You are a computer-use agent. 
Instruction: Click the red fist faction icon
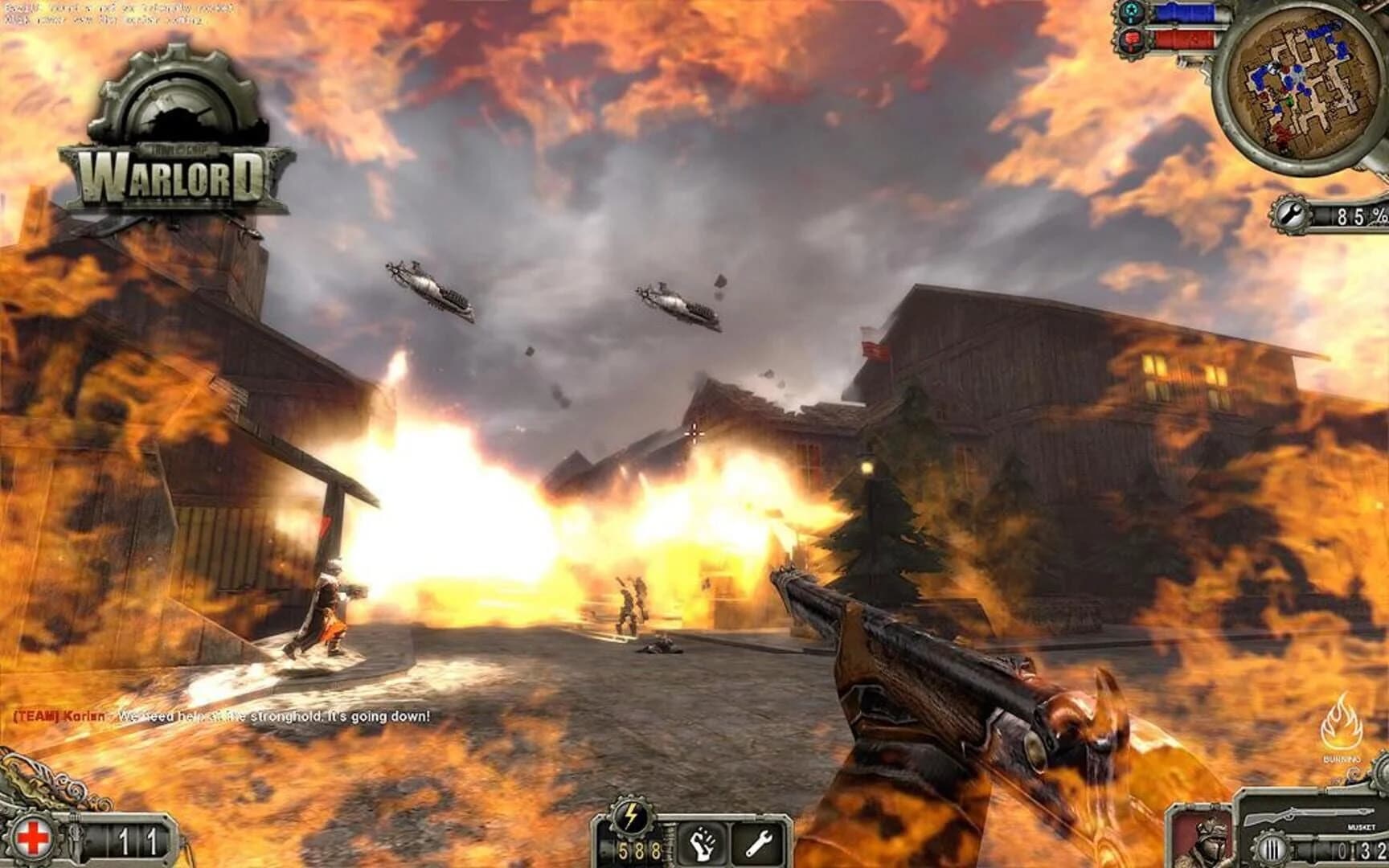click(x=1130, y=40)
